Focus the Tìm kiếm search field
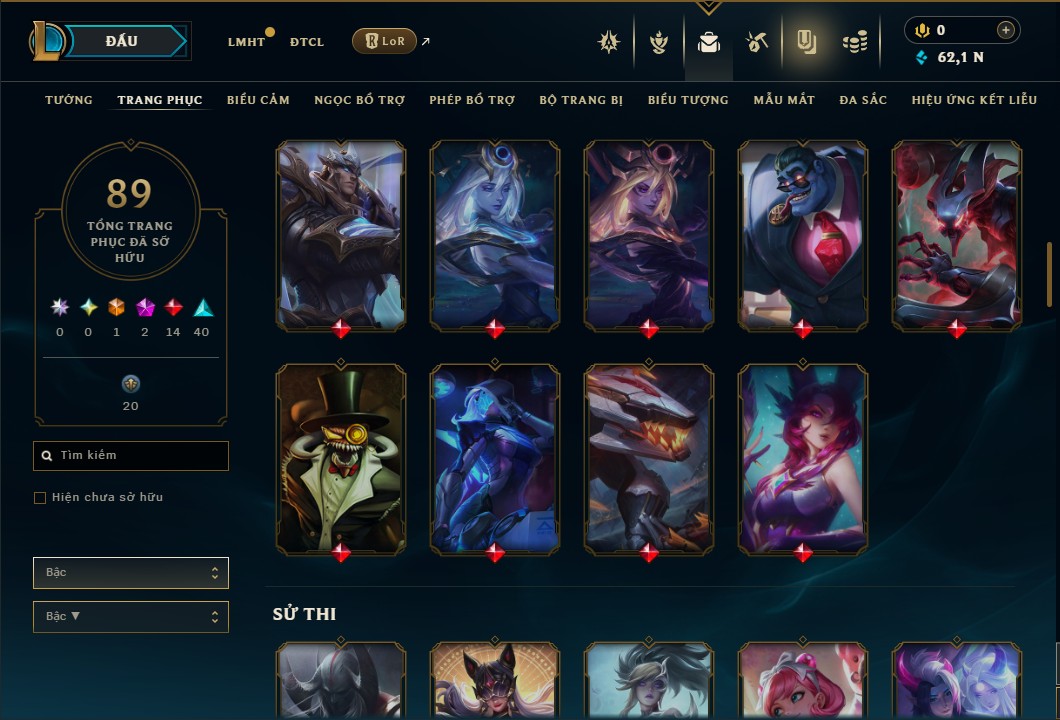1060x720 pixels. pyautogui.click(x=131, y=456)
